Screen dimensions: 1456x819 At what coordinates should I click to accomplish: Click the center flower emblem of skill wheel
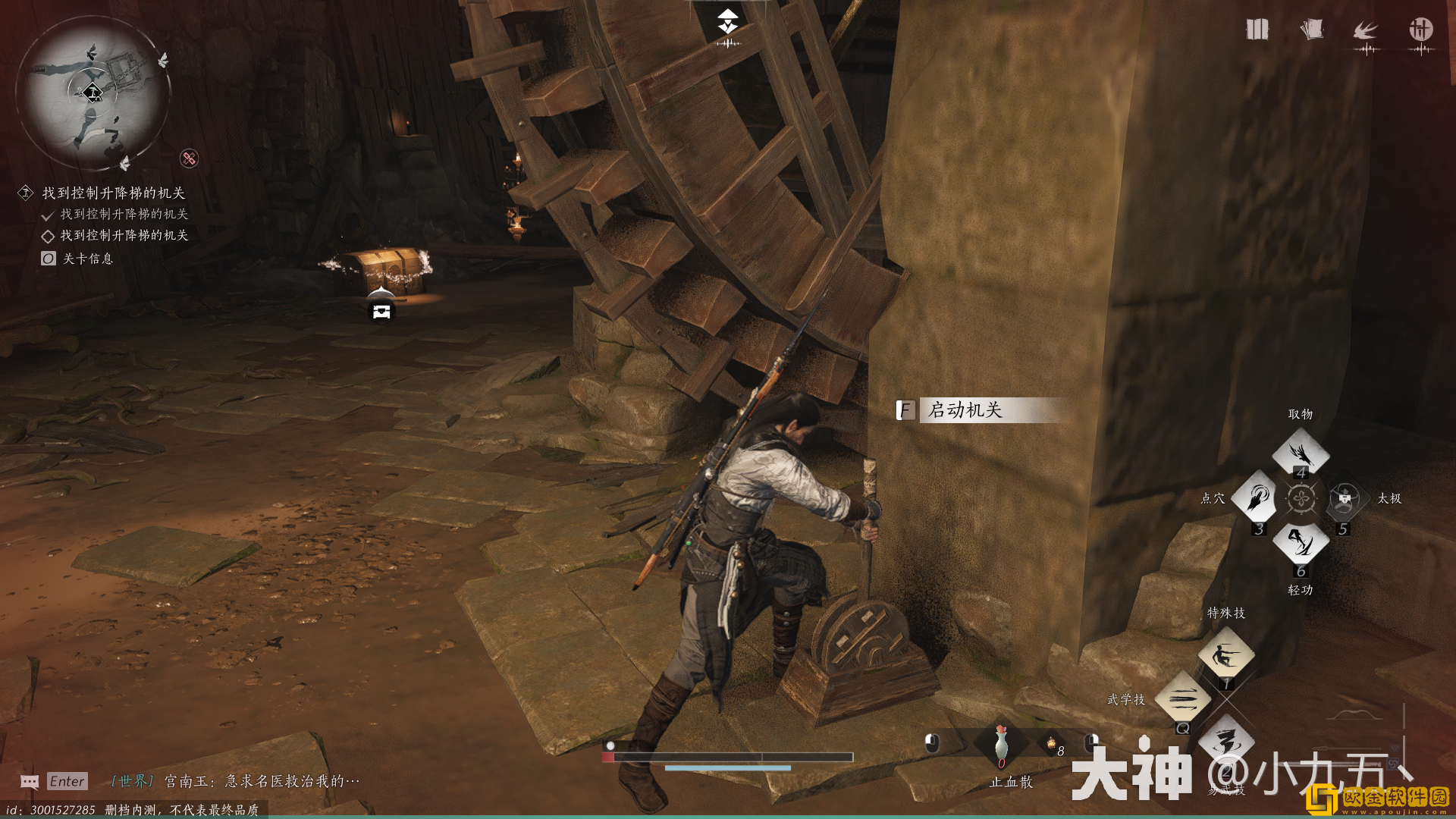(x=1301, y=498)
